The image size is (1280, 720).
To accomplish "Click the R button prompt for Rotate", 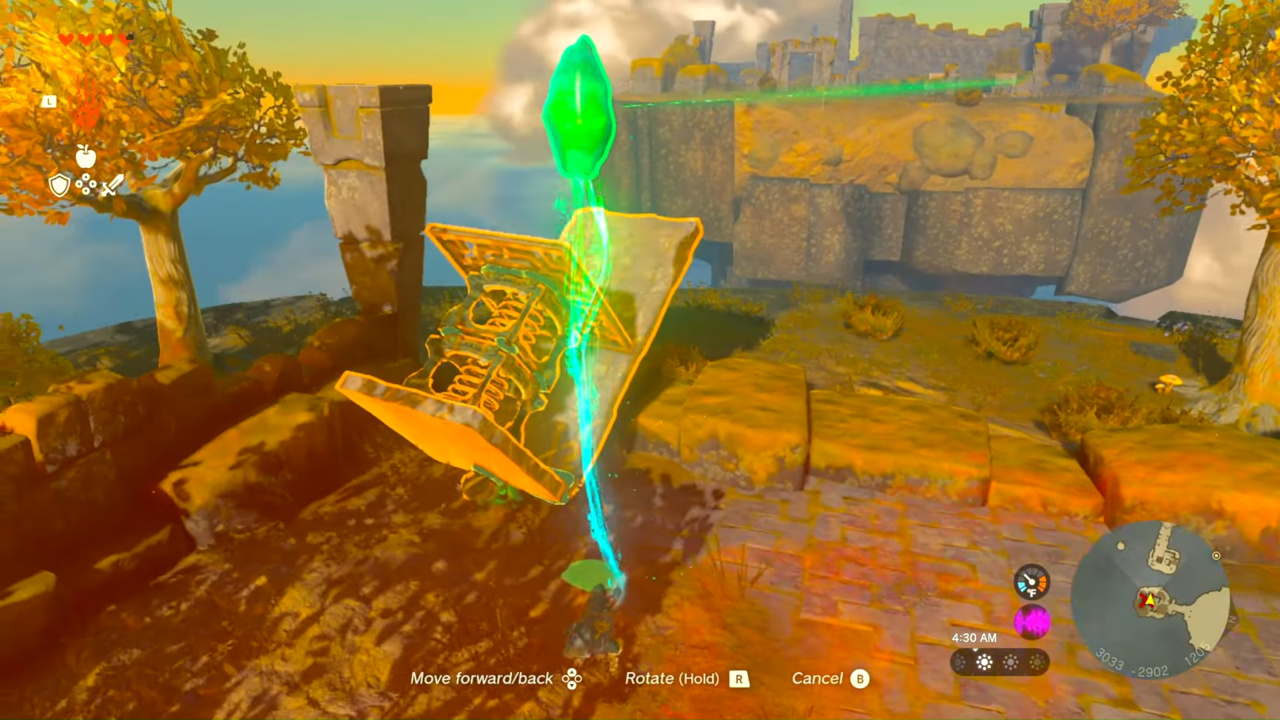I will (x=738, y=678).
